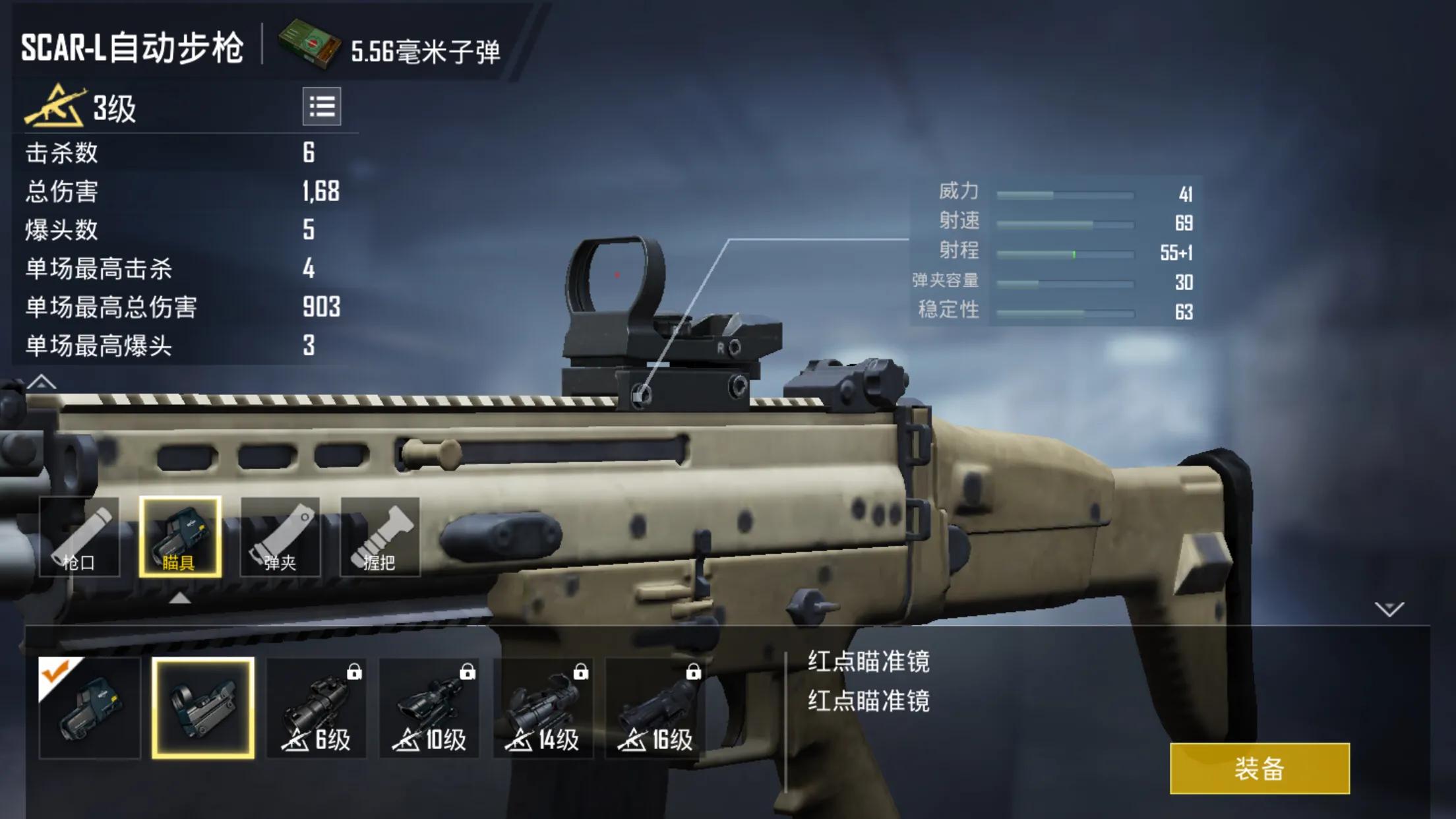This screenshot has height=819, width=1456.
Task: Switch to the 弹夹 magazine tab
Action: [280, 537]
